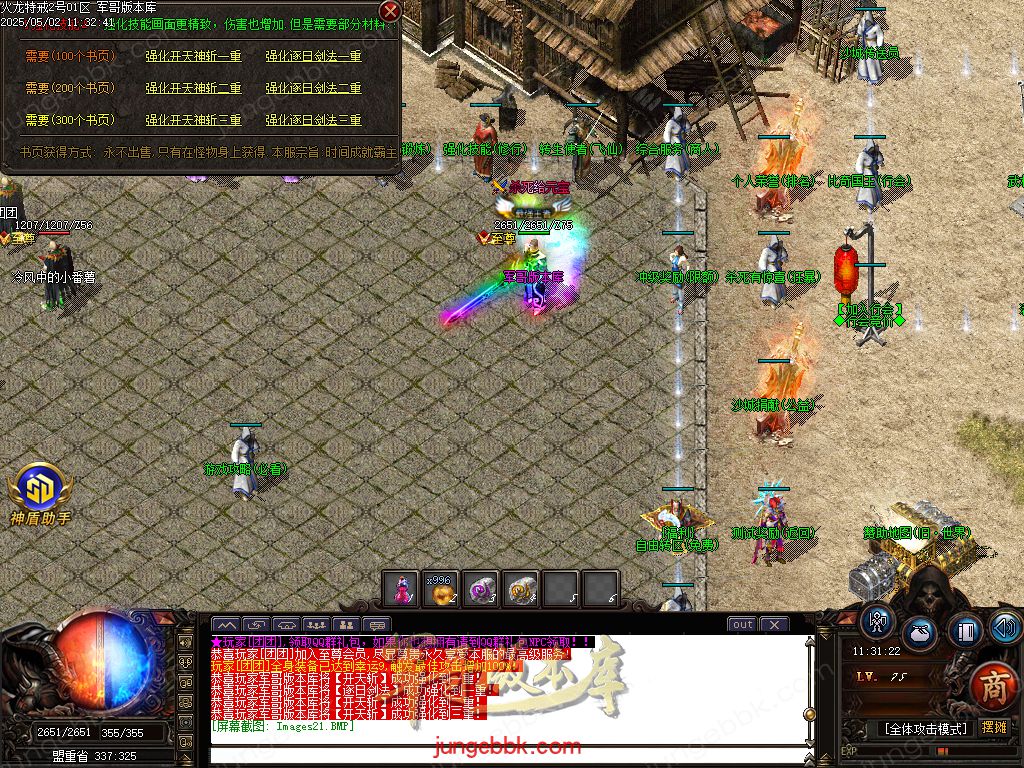Select 强化开天神斩二重 upgrade link
The image size is (1024, 768).
pyautogui.click(x=193, y=89)
